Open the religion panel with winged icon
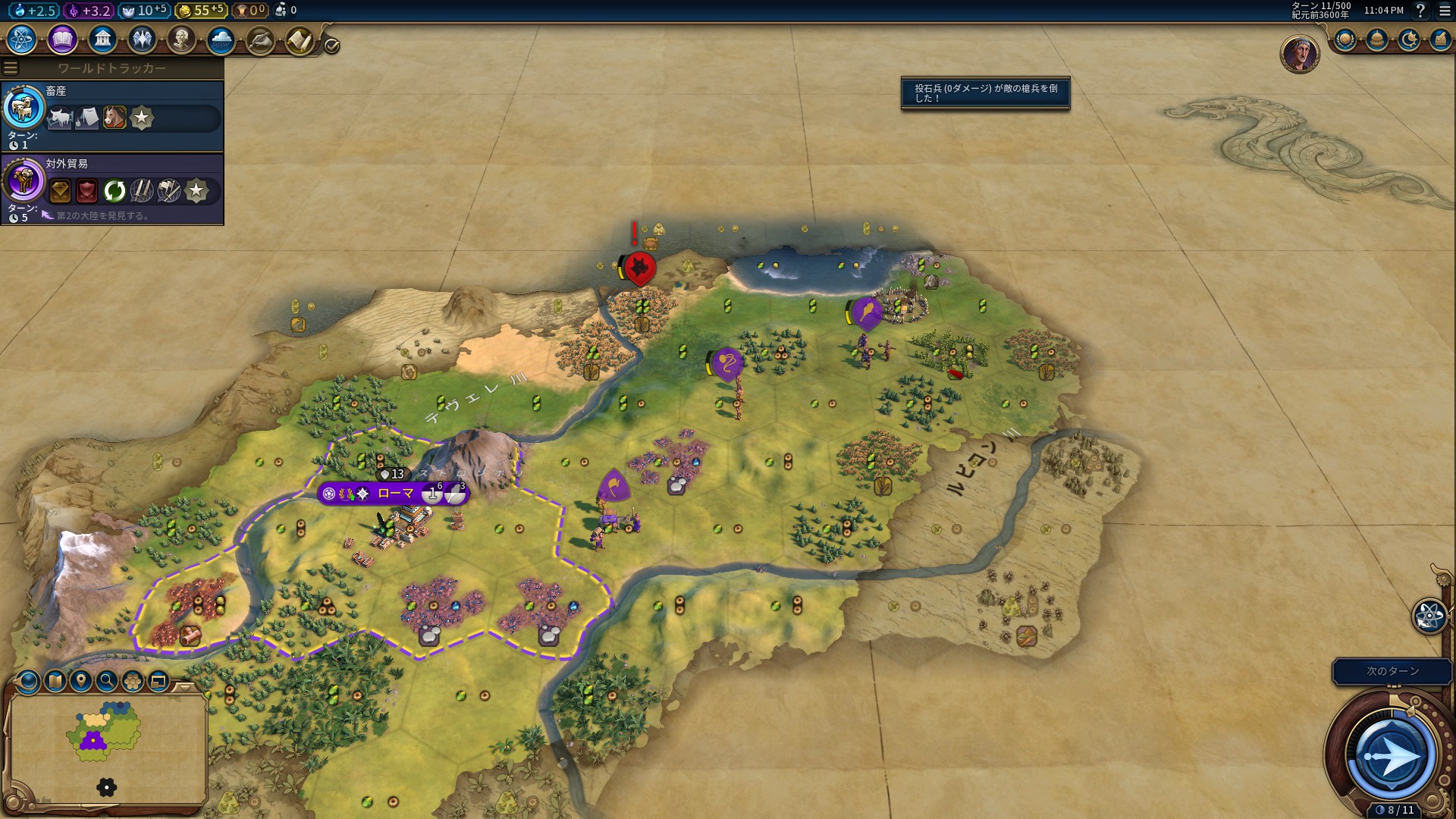This screenshot has width=1456, height=819. (142, 39)
